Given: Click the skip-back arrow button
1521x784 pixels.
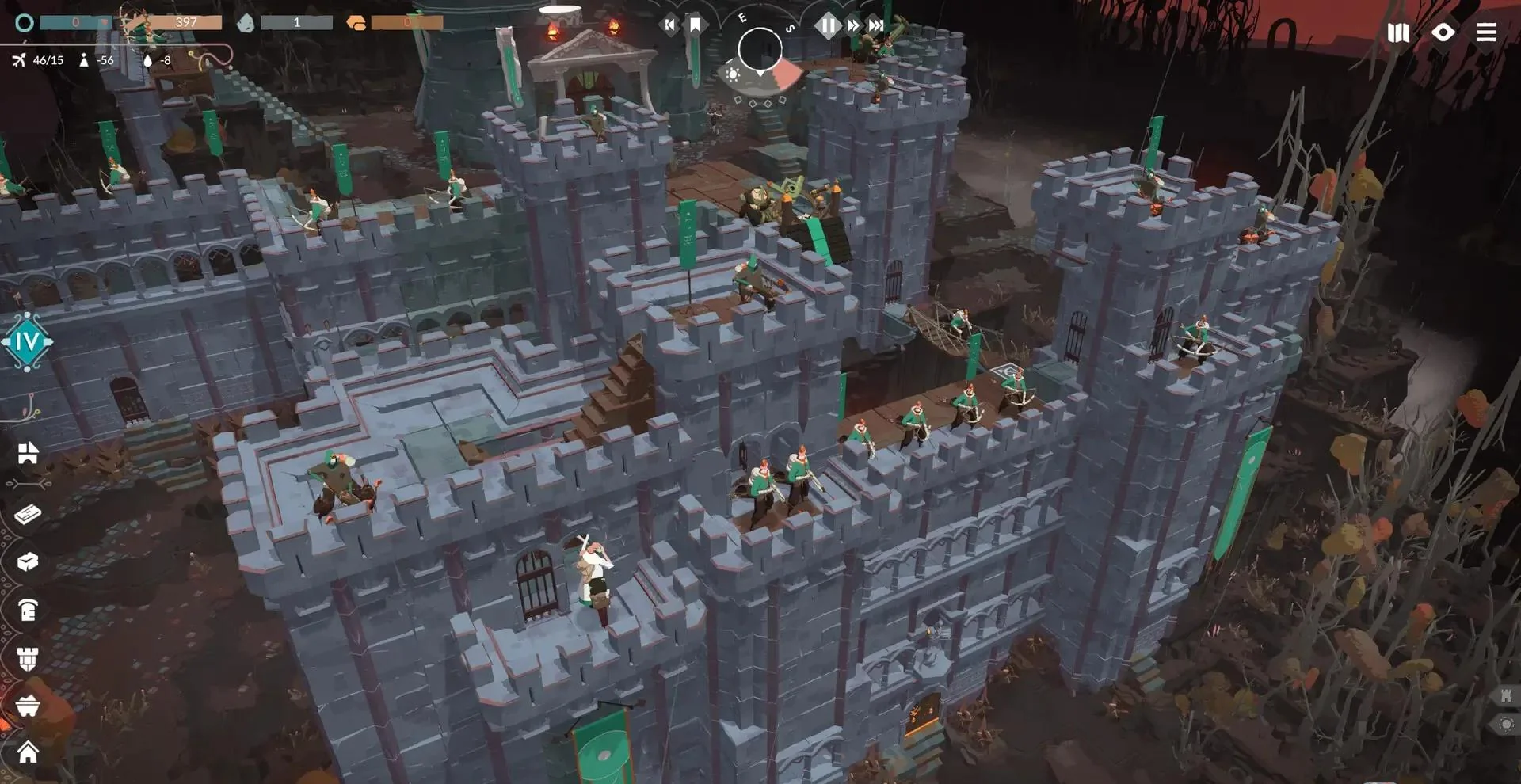Looking at the screenshot, I should 669,25.
